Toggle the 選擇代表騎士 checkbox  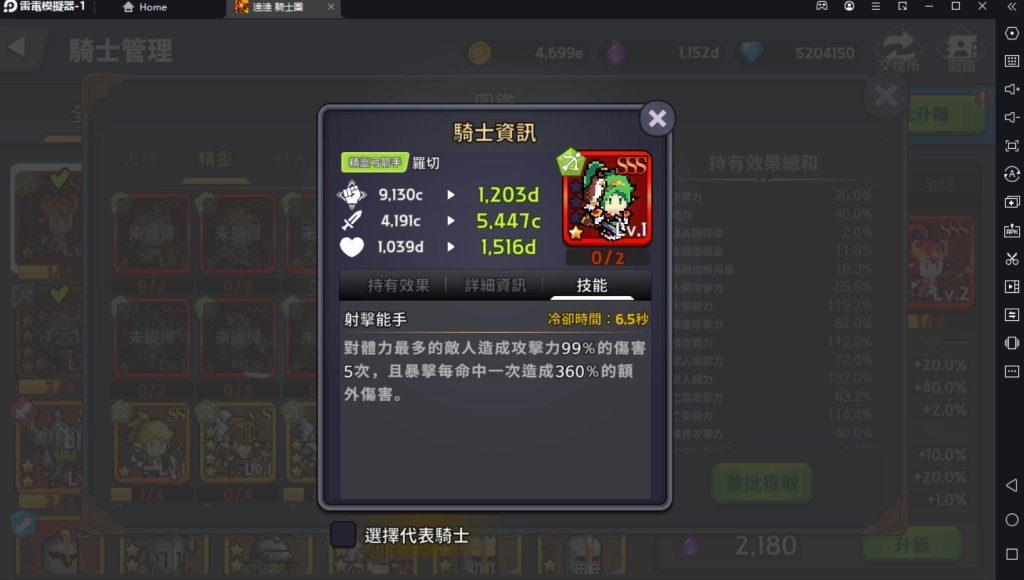(343, 535)
